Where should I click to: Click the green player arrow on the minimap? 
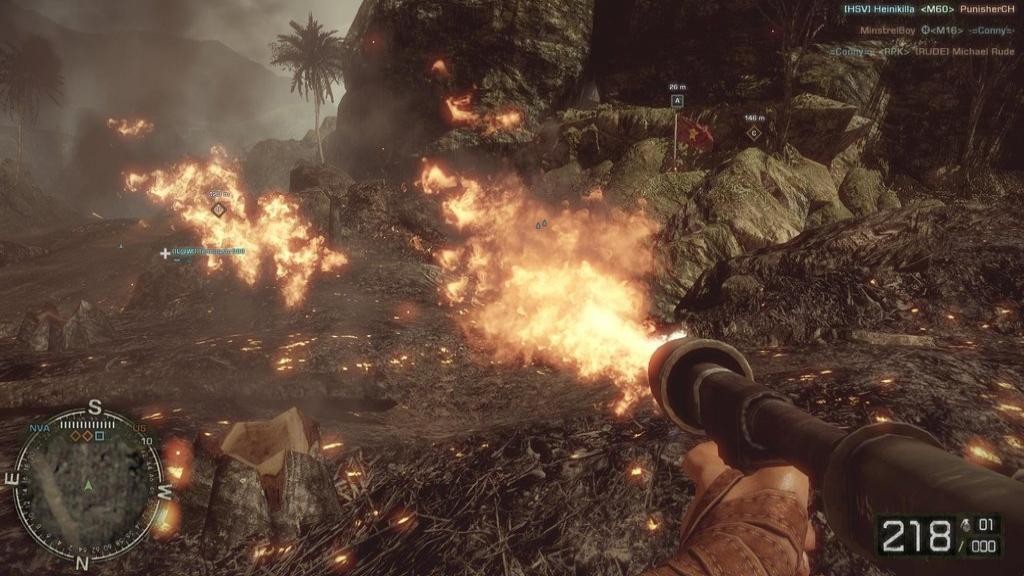pos(88,486)
